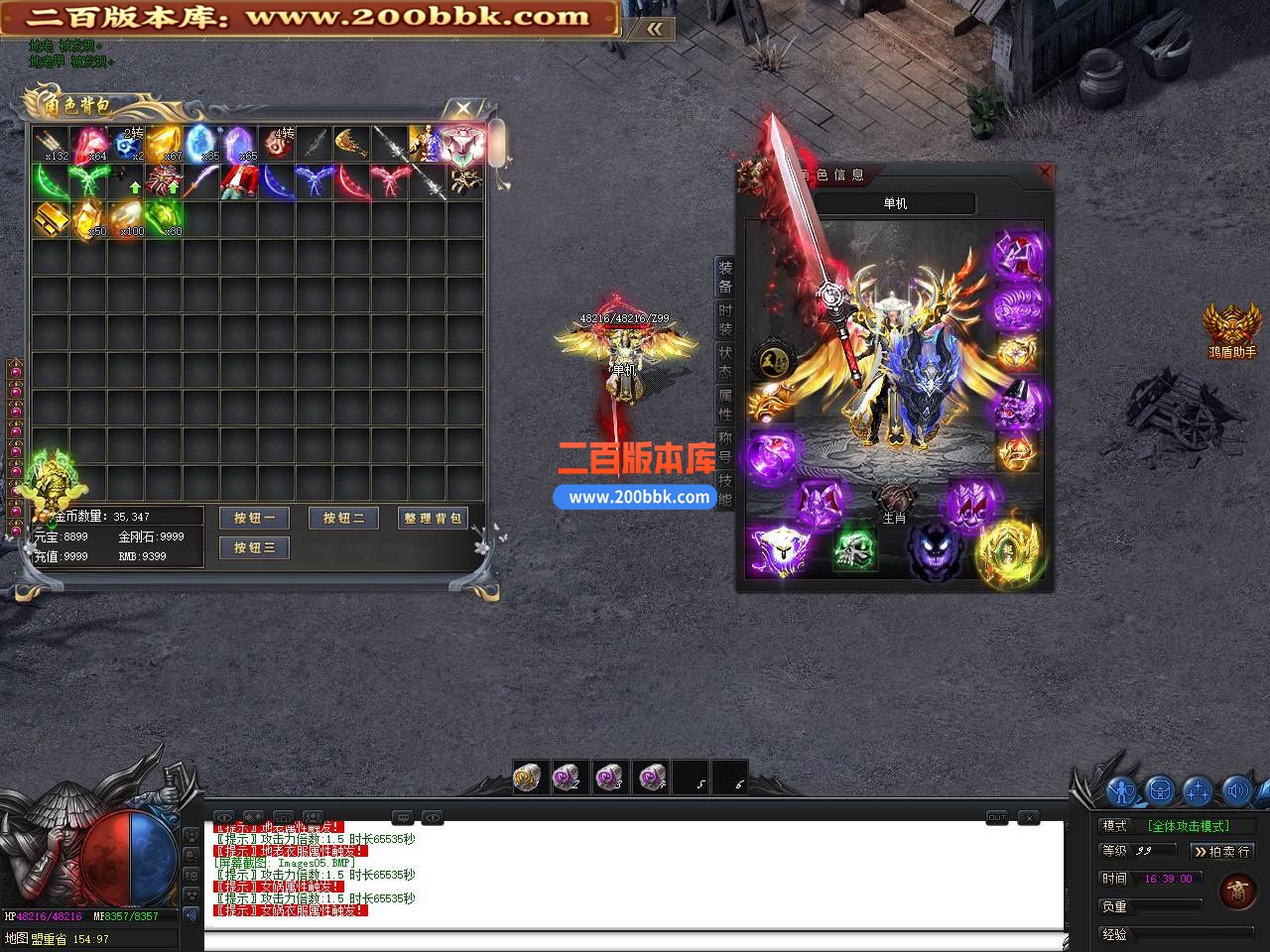
Task: Open the 属性 attributes tab
Action: (x=725, y=405)
